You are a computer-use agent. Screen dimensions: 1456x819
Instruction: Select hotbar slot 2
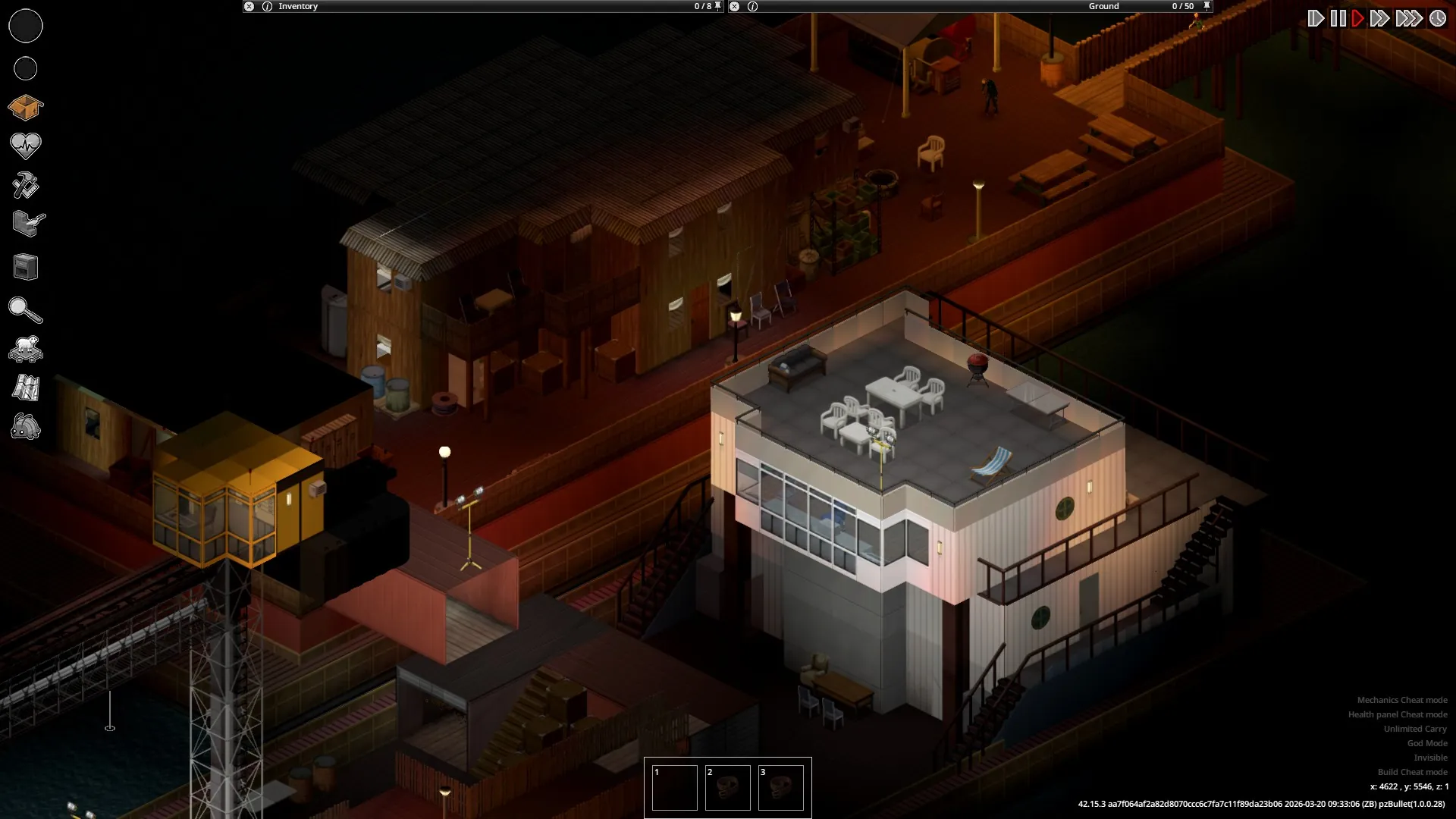728,788
